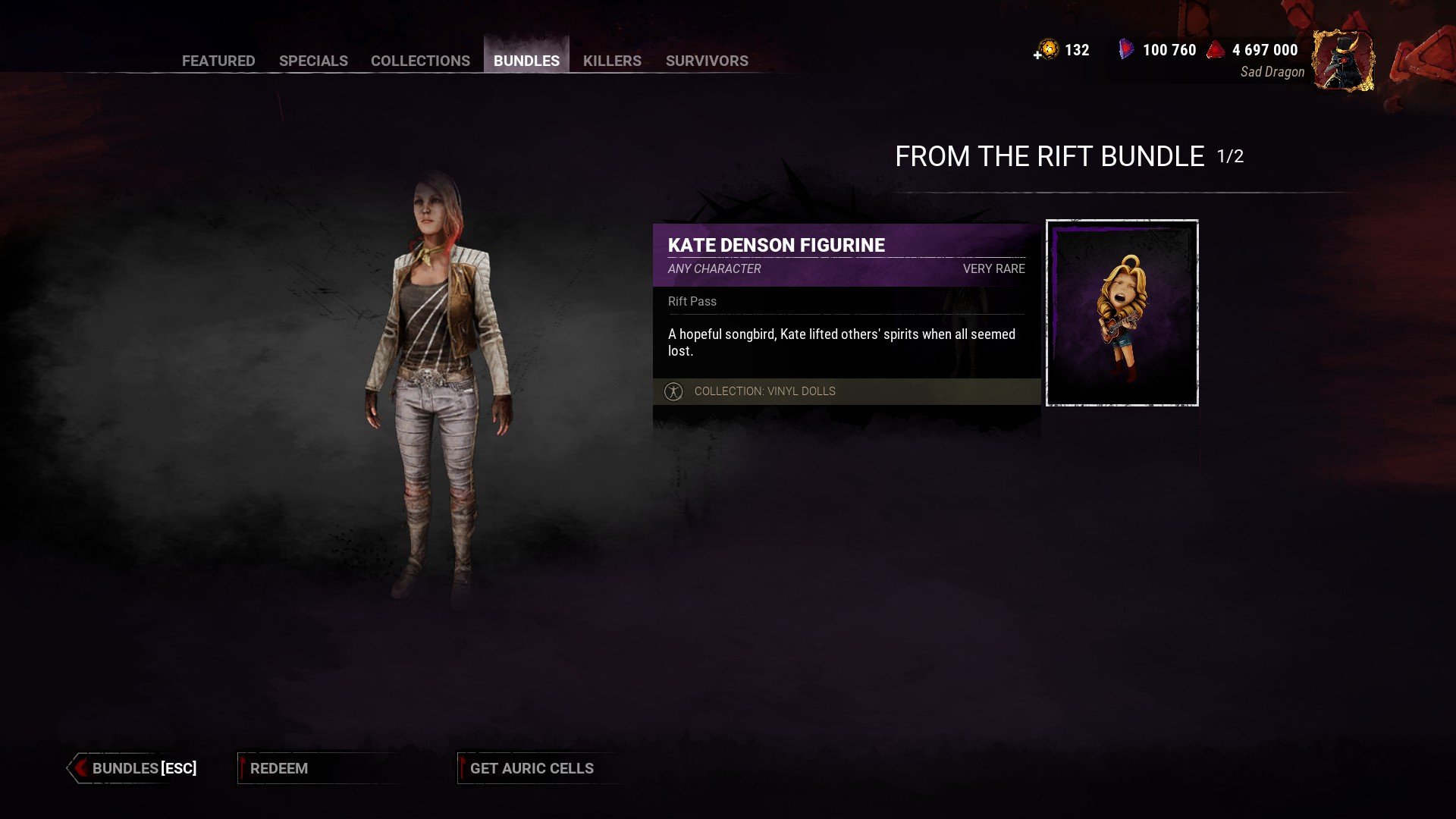
Task: Select the Collections tab
Action: tap(420, 61)
